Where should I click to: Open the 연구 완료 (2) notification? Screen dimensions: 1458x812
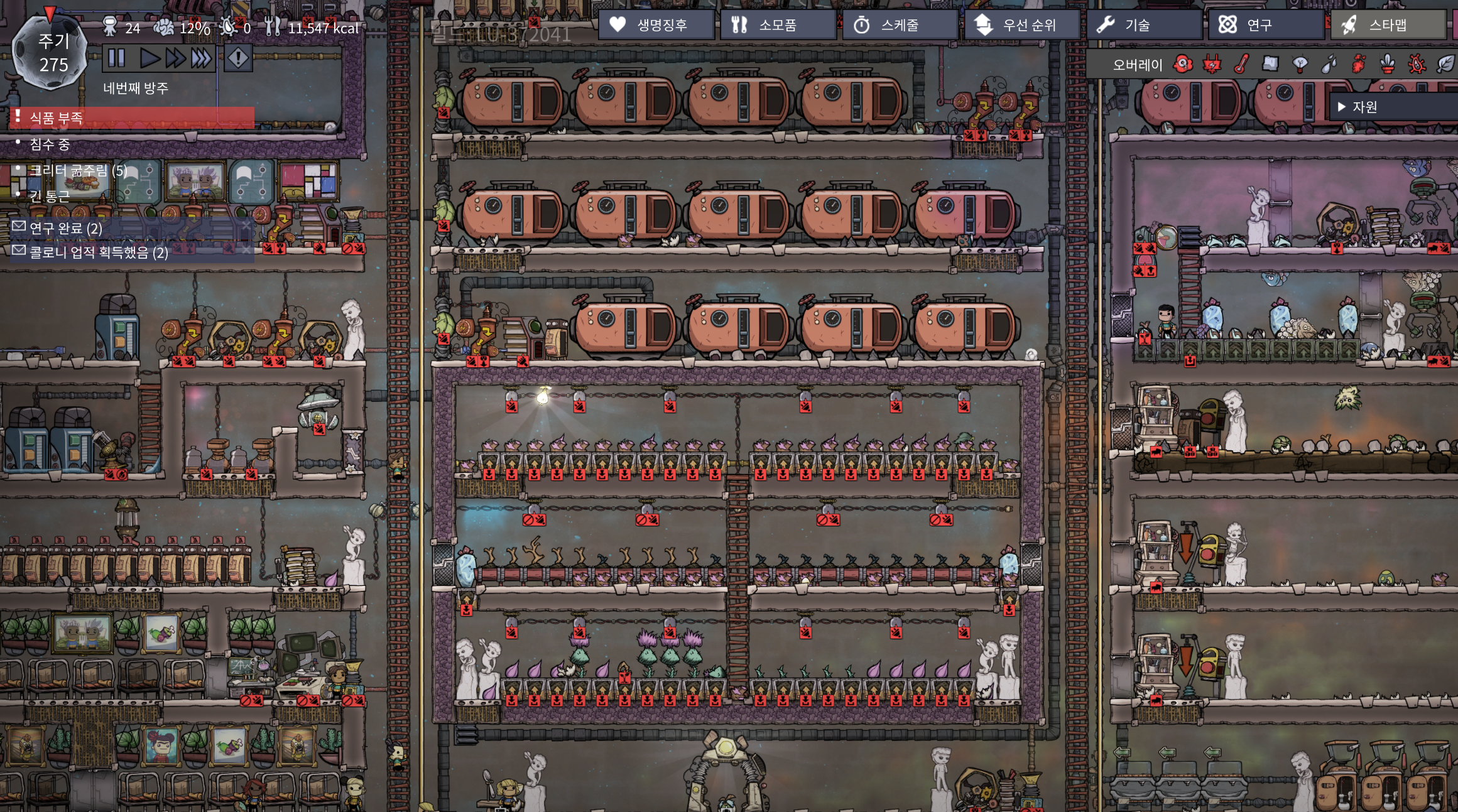[x=66, y=228]
